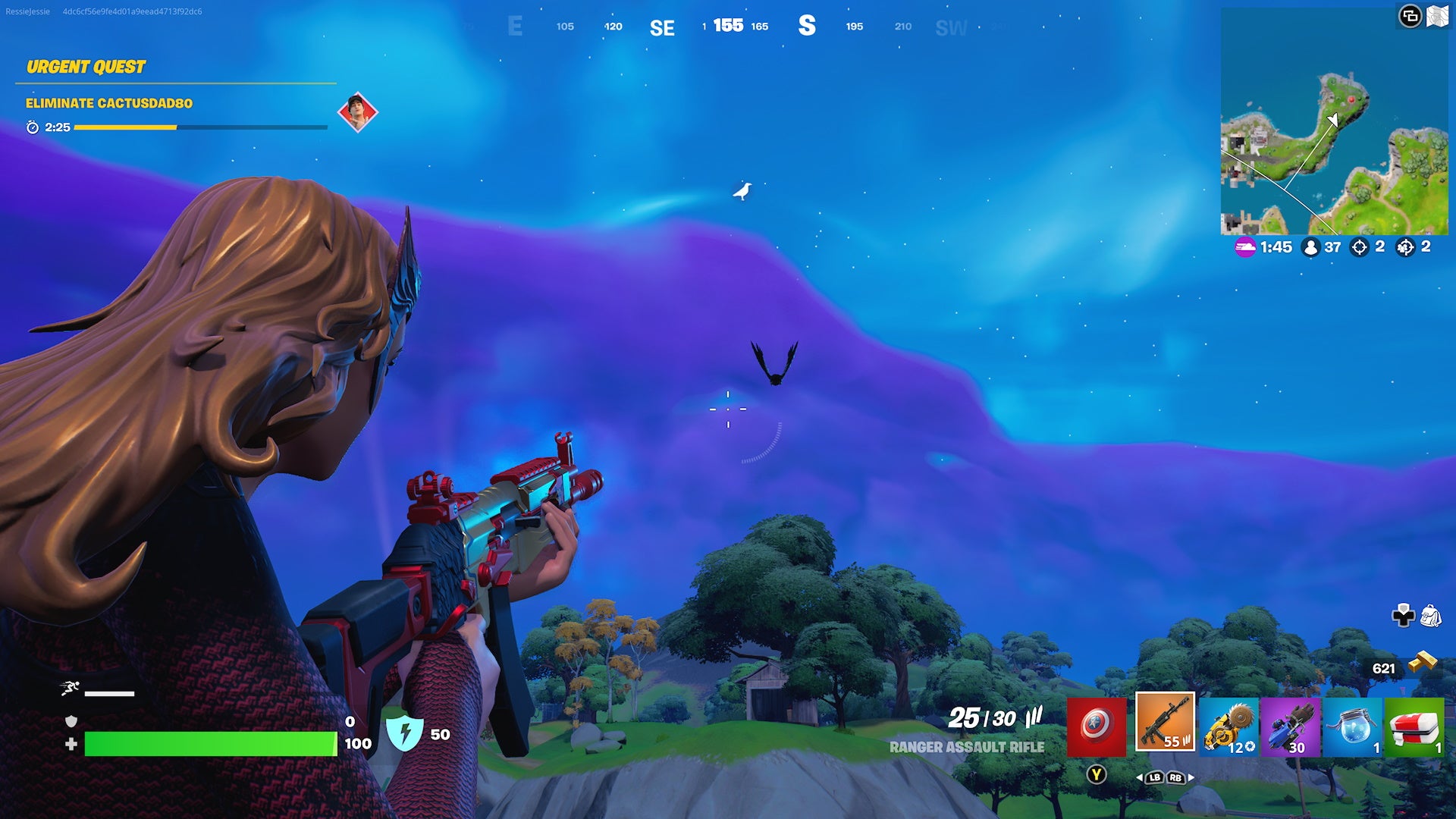Screen dimensions: 1456x819
Task: Click the Eliminate CactusDad80 quest text
Action: tap(108, 102)
